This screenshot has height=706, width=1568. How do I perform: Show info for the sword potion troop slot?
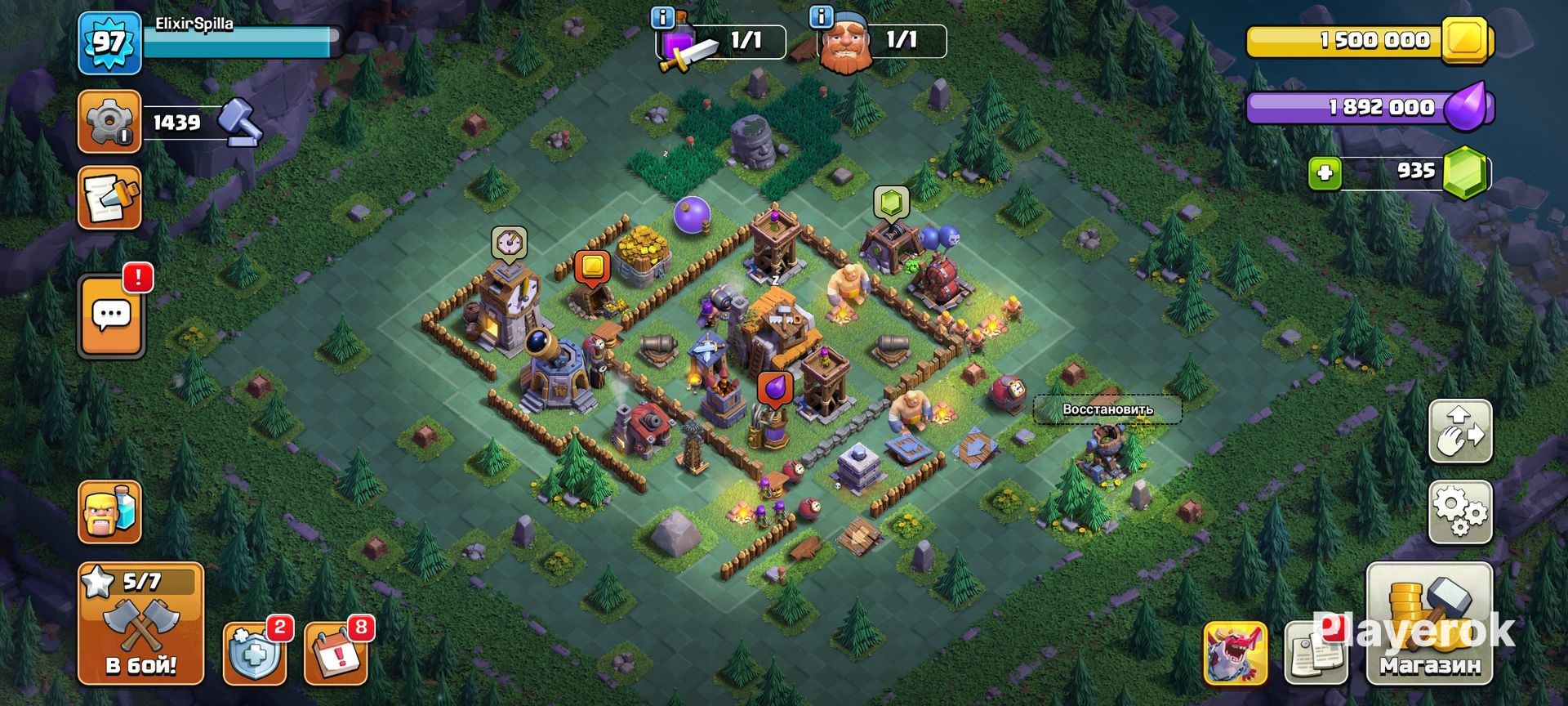coord(662,17)
